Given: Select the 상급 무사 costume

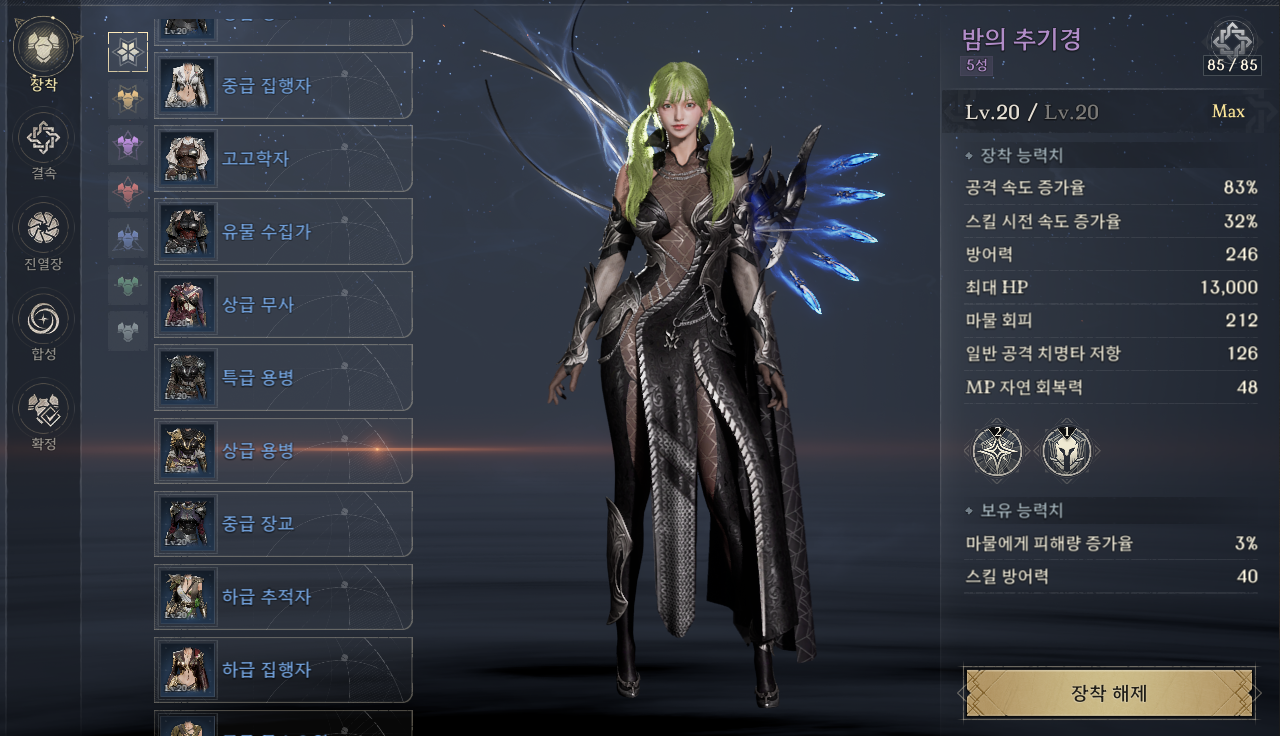Looking at the screenshot, I should tap(283, 305).
